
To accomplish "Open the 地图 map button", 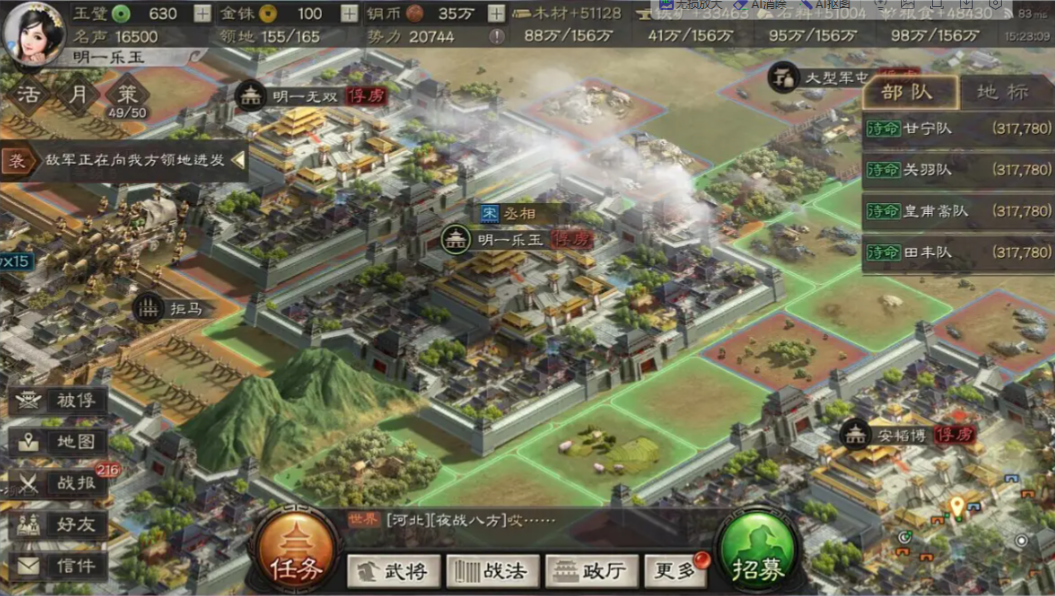I will click(x=58, y=442).
